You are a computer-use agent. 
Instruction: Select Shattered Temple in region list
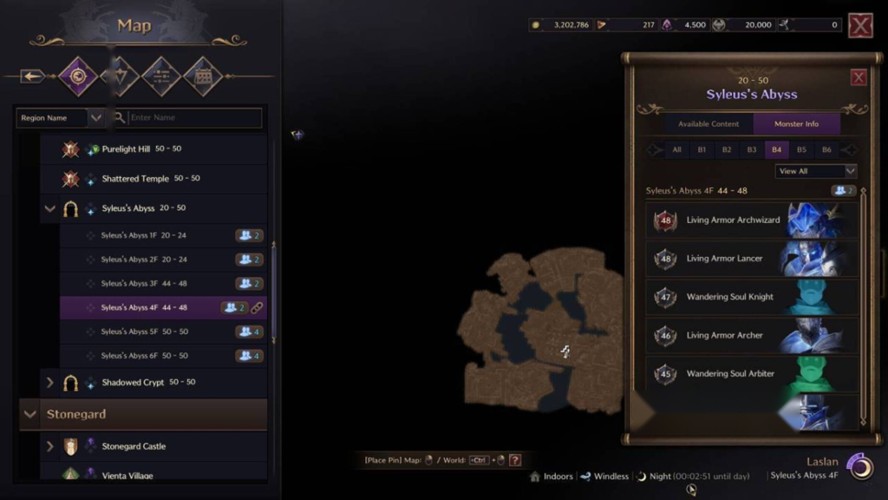click(136, 179)
